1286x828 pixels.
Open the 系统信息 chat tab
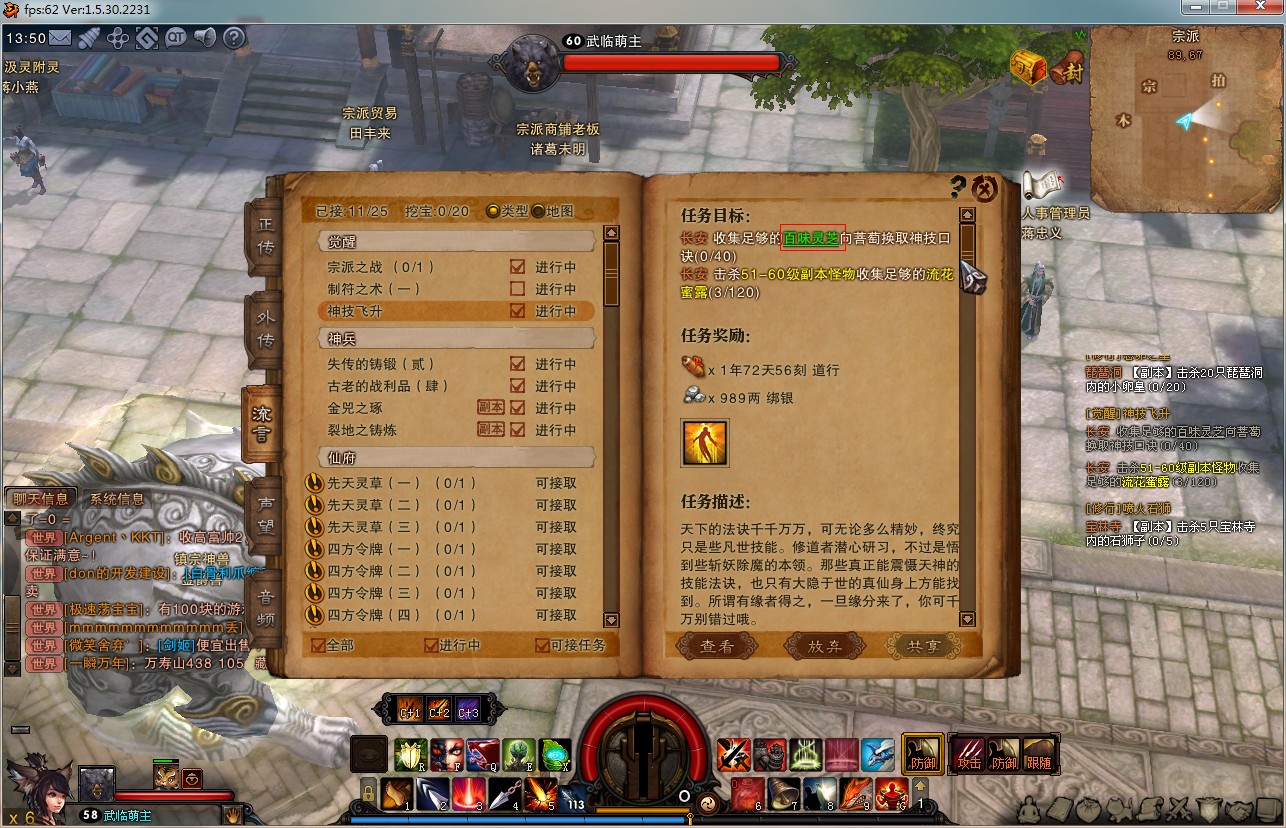[x=117, y=499]
